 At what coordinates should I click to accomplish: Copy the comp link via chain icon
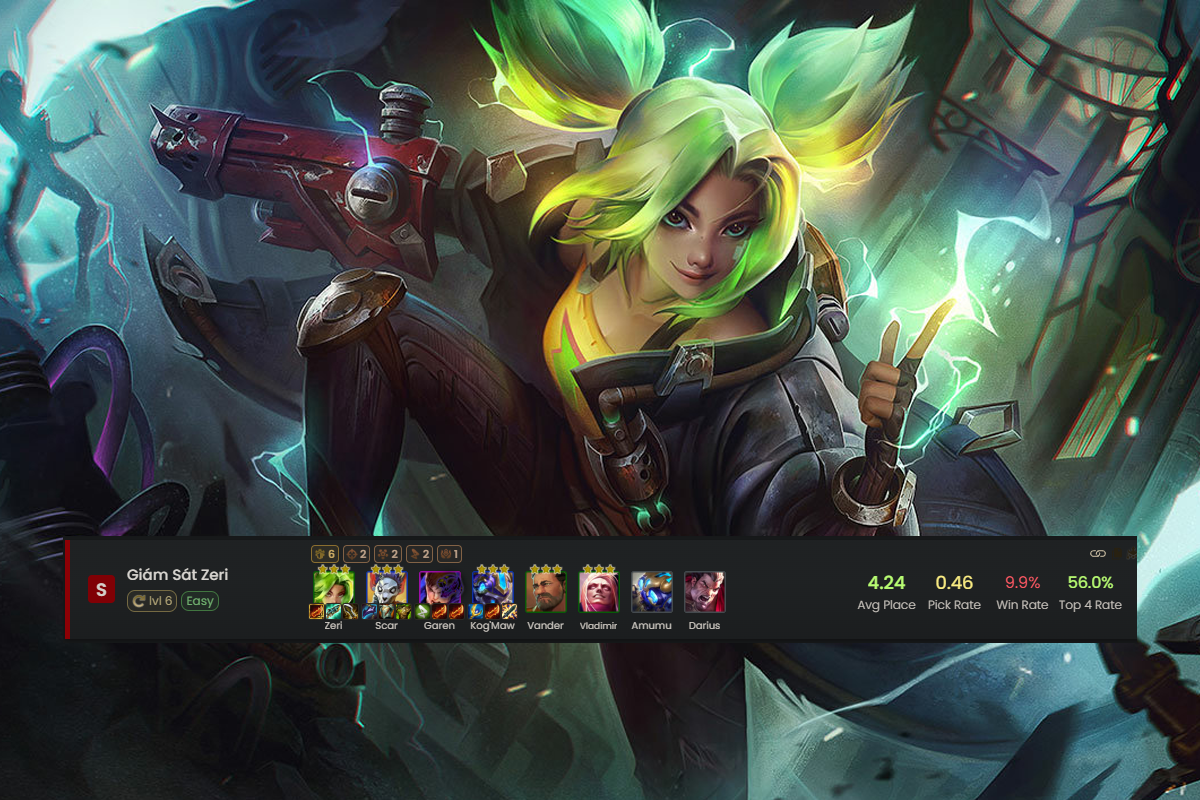pos(1098,553)
